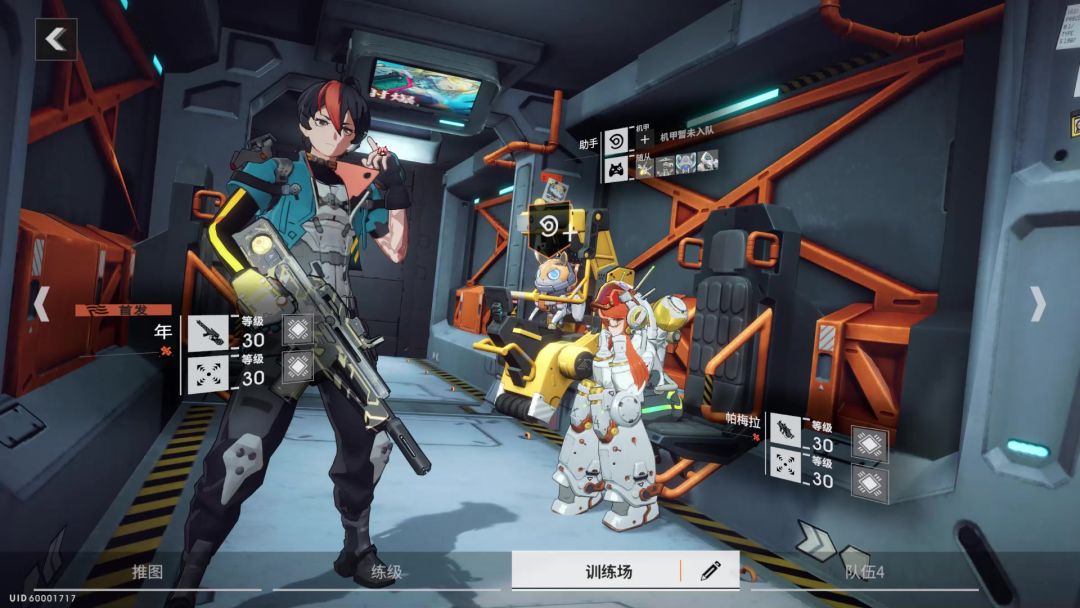Select the chip slot beside 帕梅拉's weapon
This screenshot has width=1080, height=608.
click(x=869, y=444)
